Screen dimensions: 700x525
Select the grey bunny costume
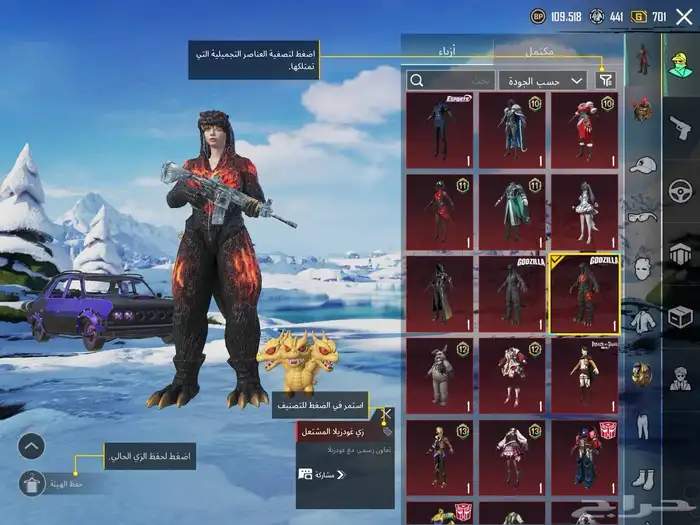[440, 375]
